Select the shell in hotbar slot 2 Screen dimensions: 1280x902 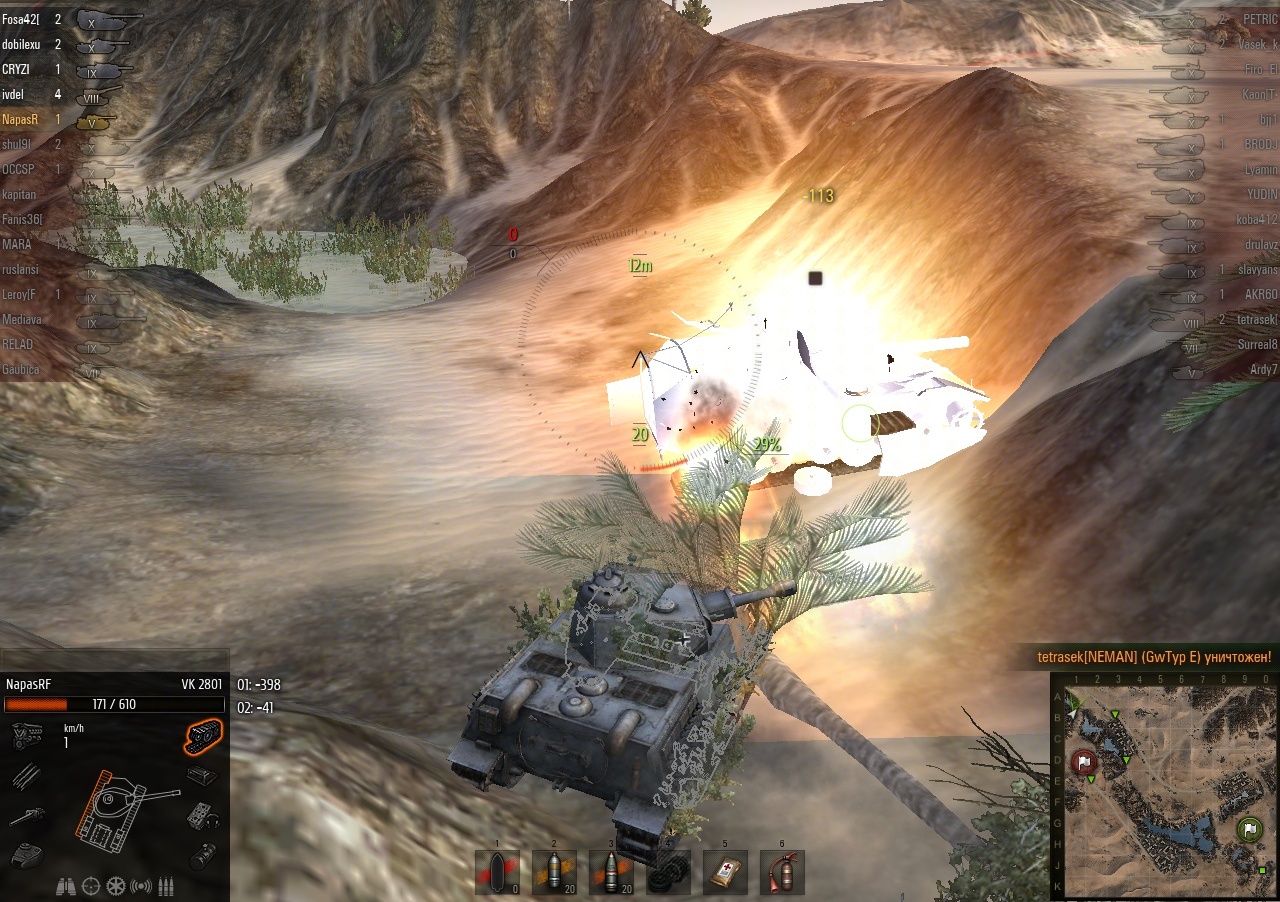coord(554,872)
